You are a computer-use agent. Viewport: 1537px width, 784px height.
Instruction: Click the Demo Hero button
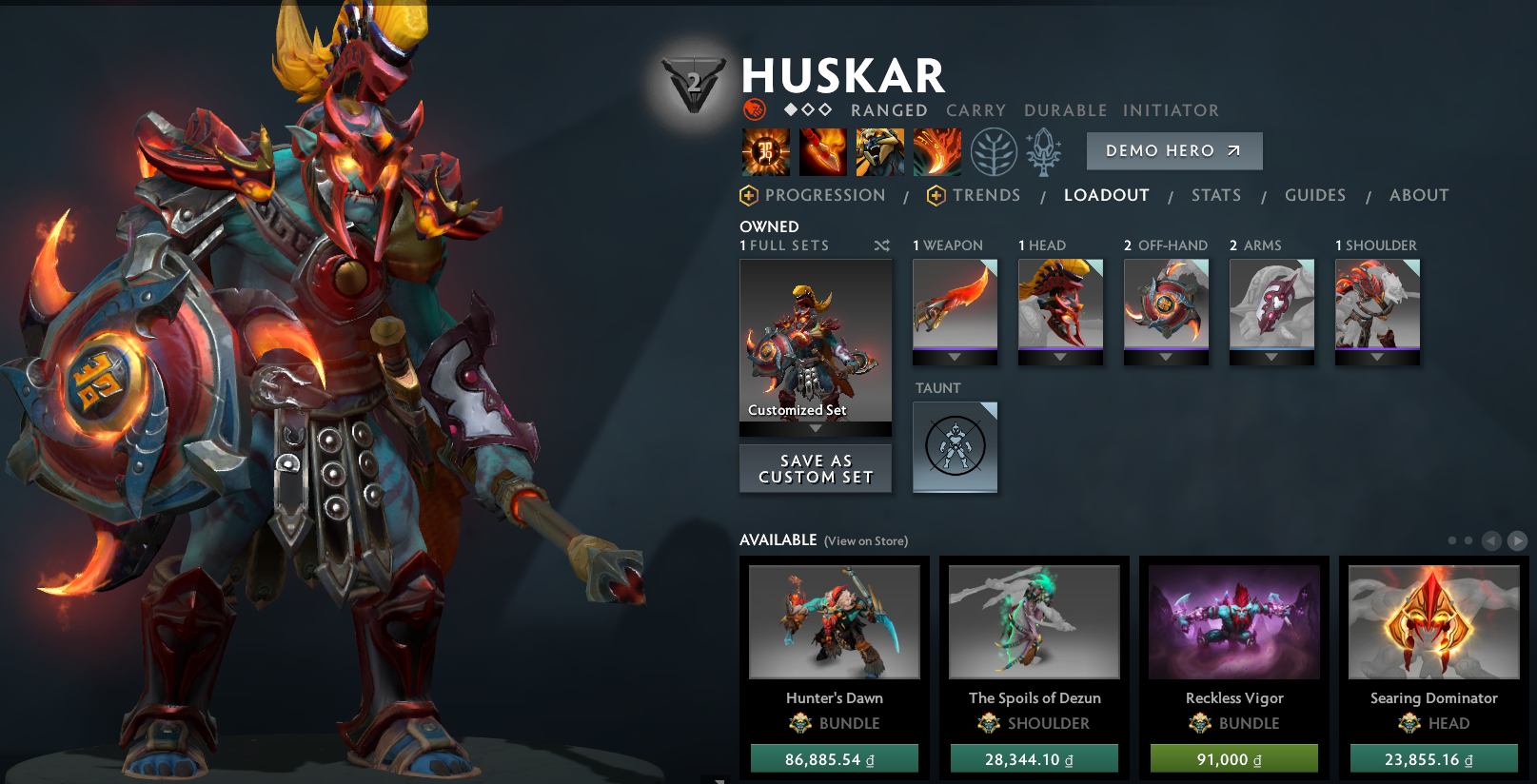(x=1173, y=151)
